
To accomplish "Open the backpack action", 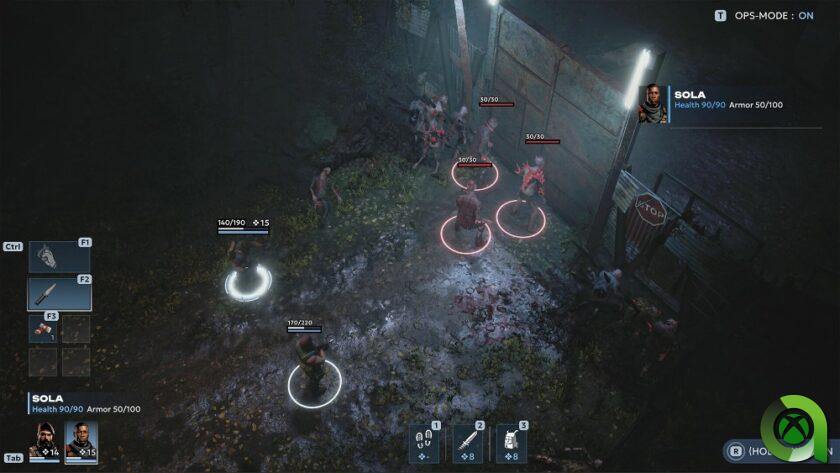I will pos(511,440).
